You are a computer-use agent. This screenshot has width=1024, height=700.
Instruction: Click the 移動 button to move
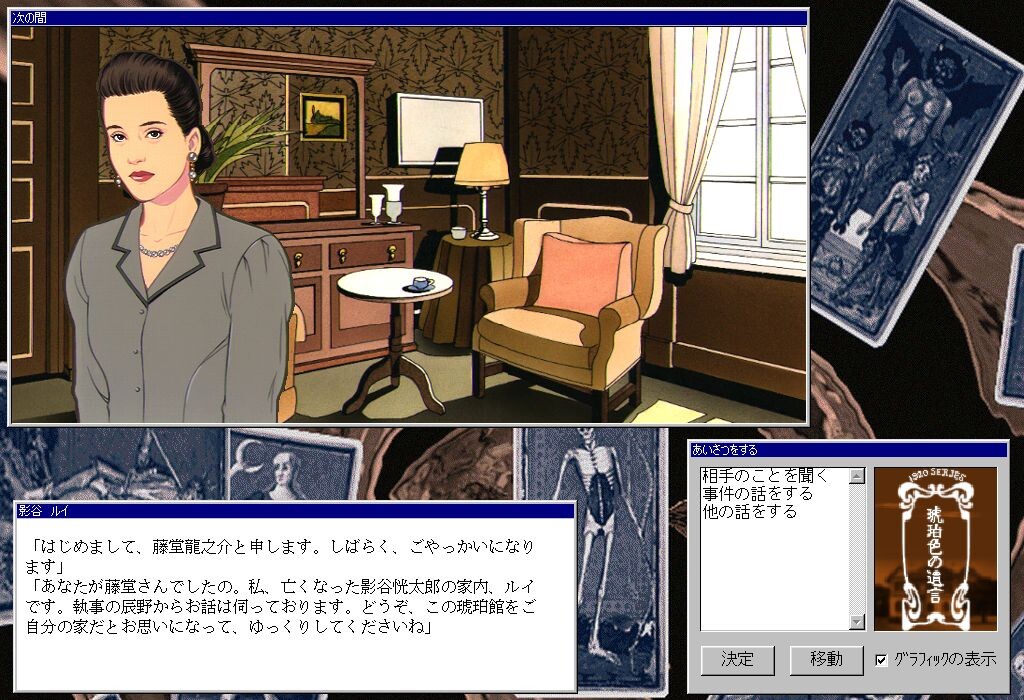pyautogui.click(x=826, y=660)
